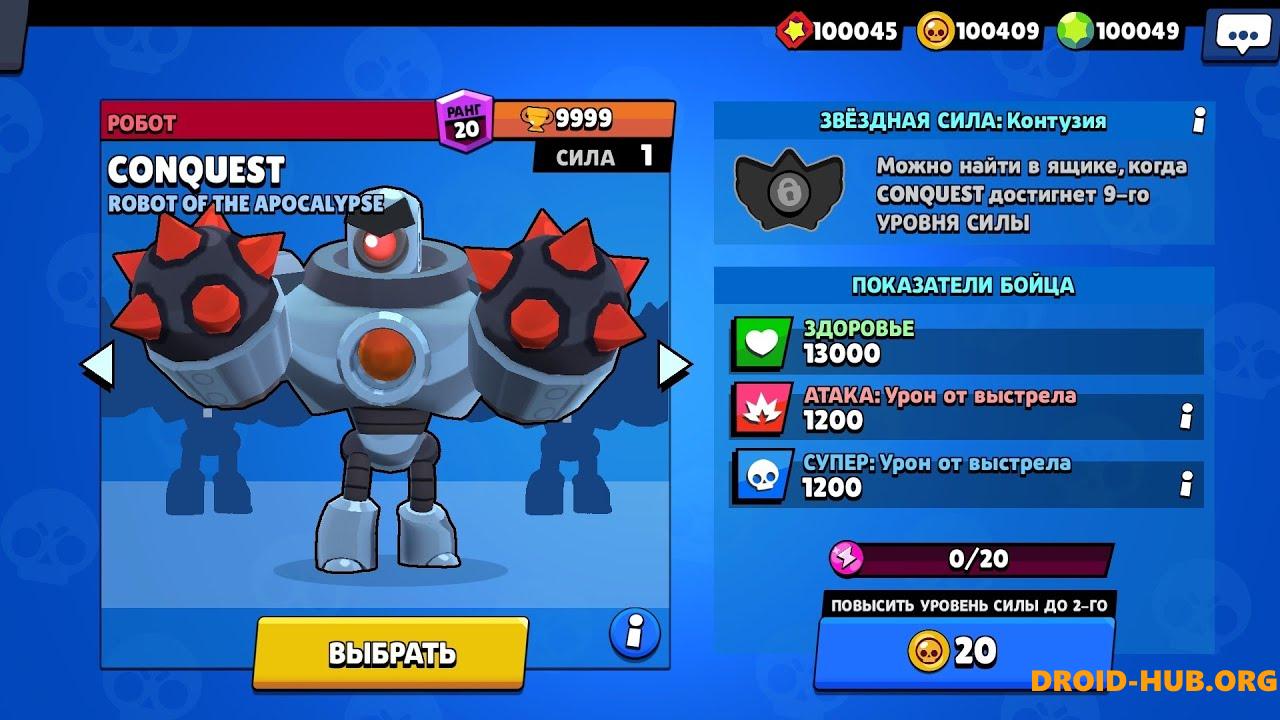
Task: Click the 0/20 power points bar
Action: 965,560
